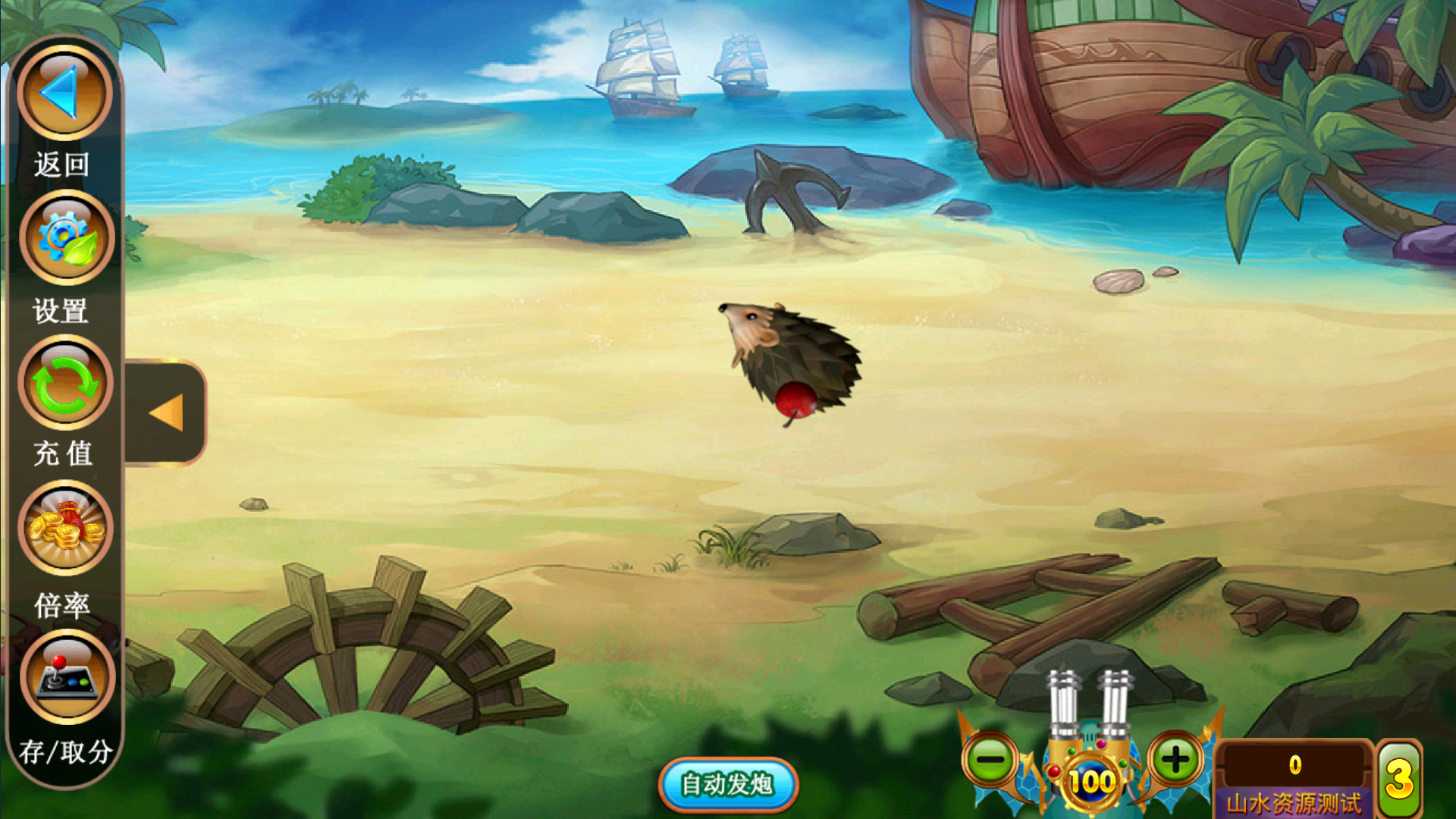Increase cannon bet with the plus button
The height and width of the screenshot is (819, 1456).
click(x=1175, y=759)
